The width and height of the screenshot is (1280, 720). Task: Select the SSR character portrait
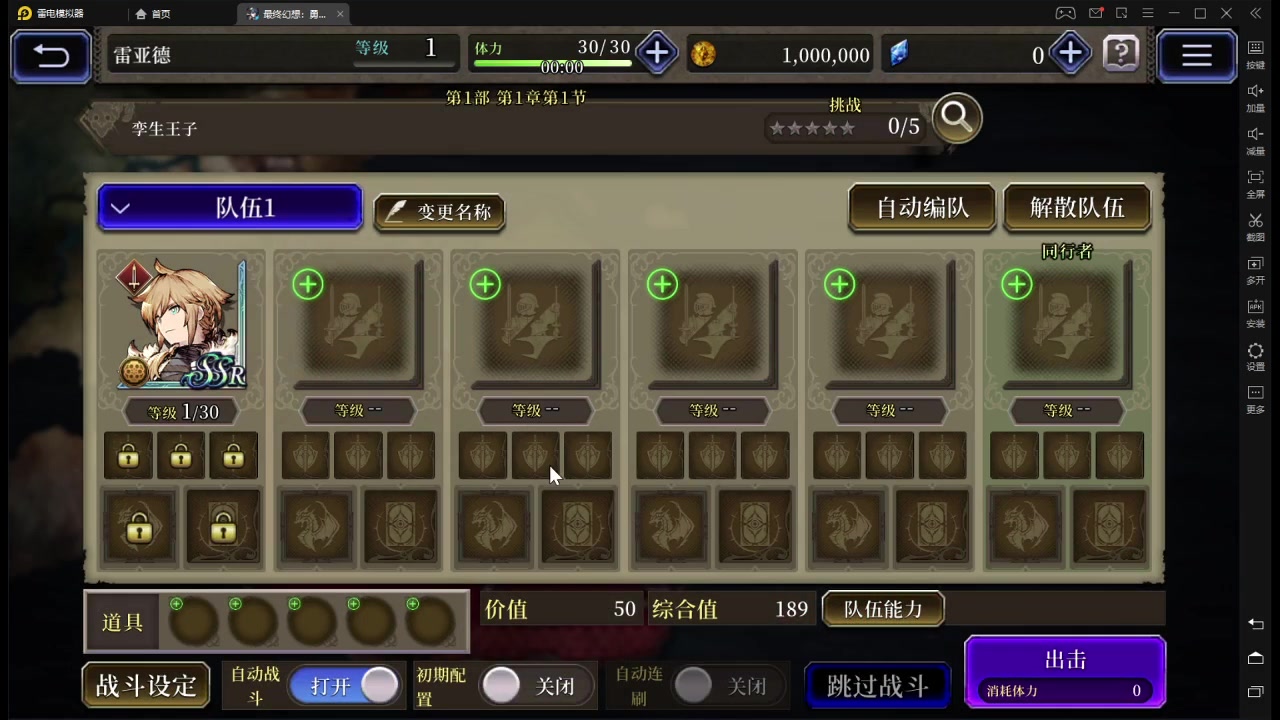coord(180,323)
